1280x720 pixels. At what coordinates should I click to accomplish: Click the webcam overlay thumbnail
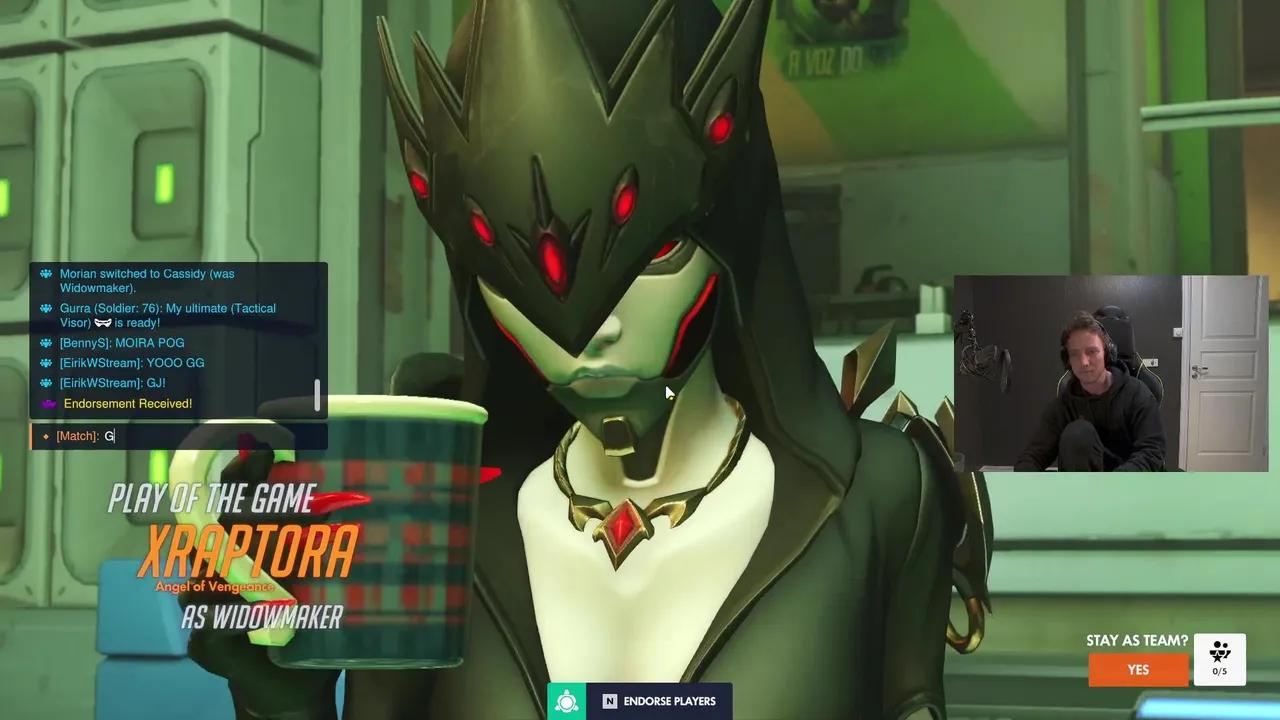pos(1108,373)
